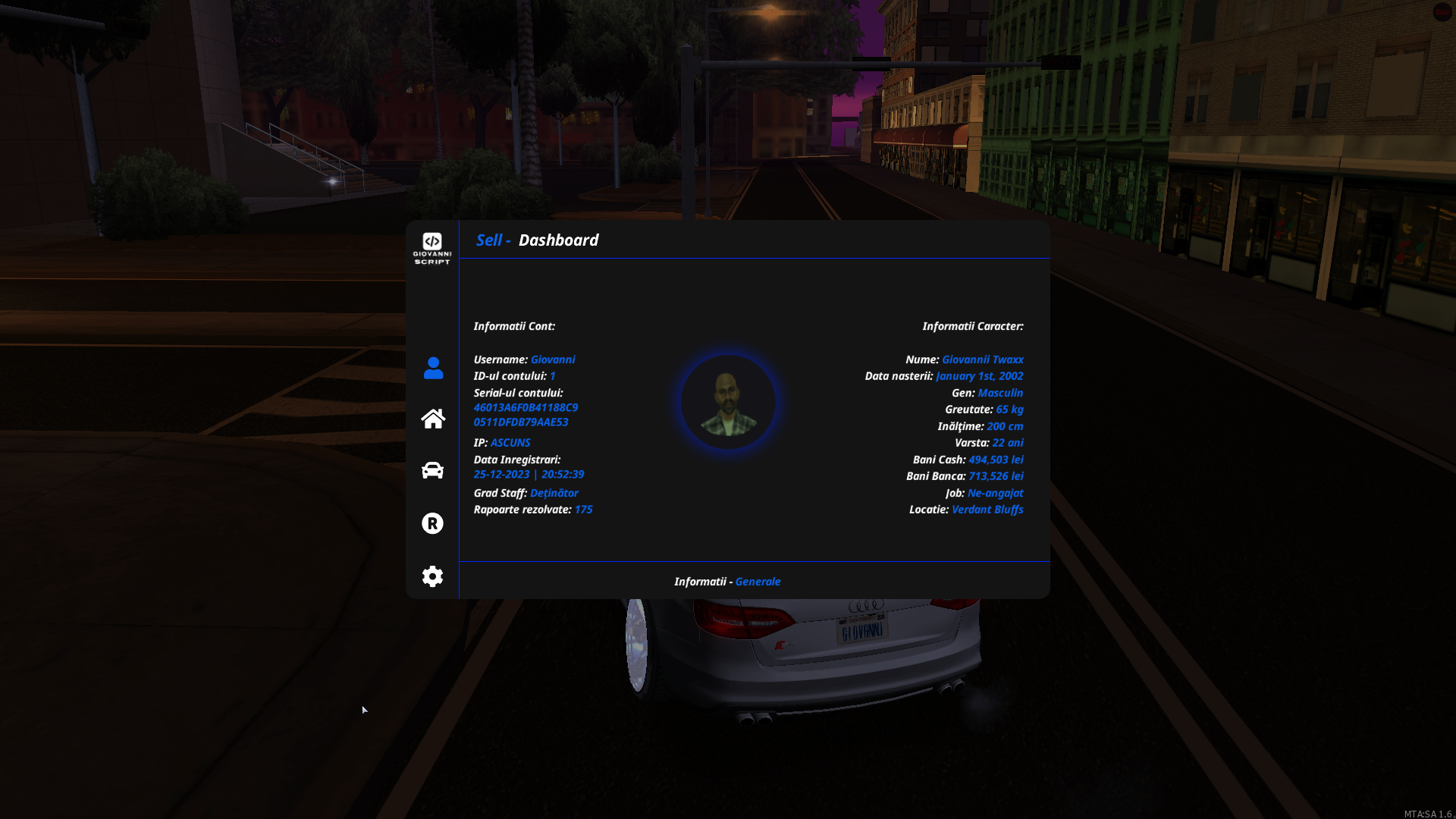1456x819 pixels.
Task: Select the blue profile icon in sidebar
Action: click(x=432, y=366)
